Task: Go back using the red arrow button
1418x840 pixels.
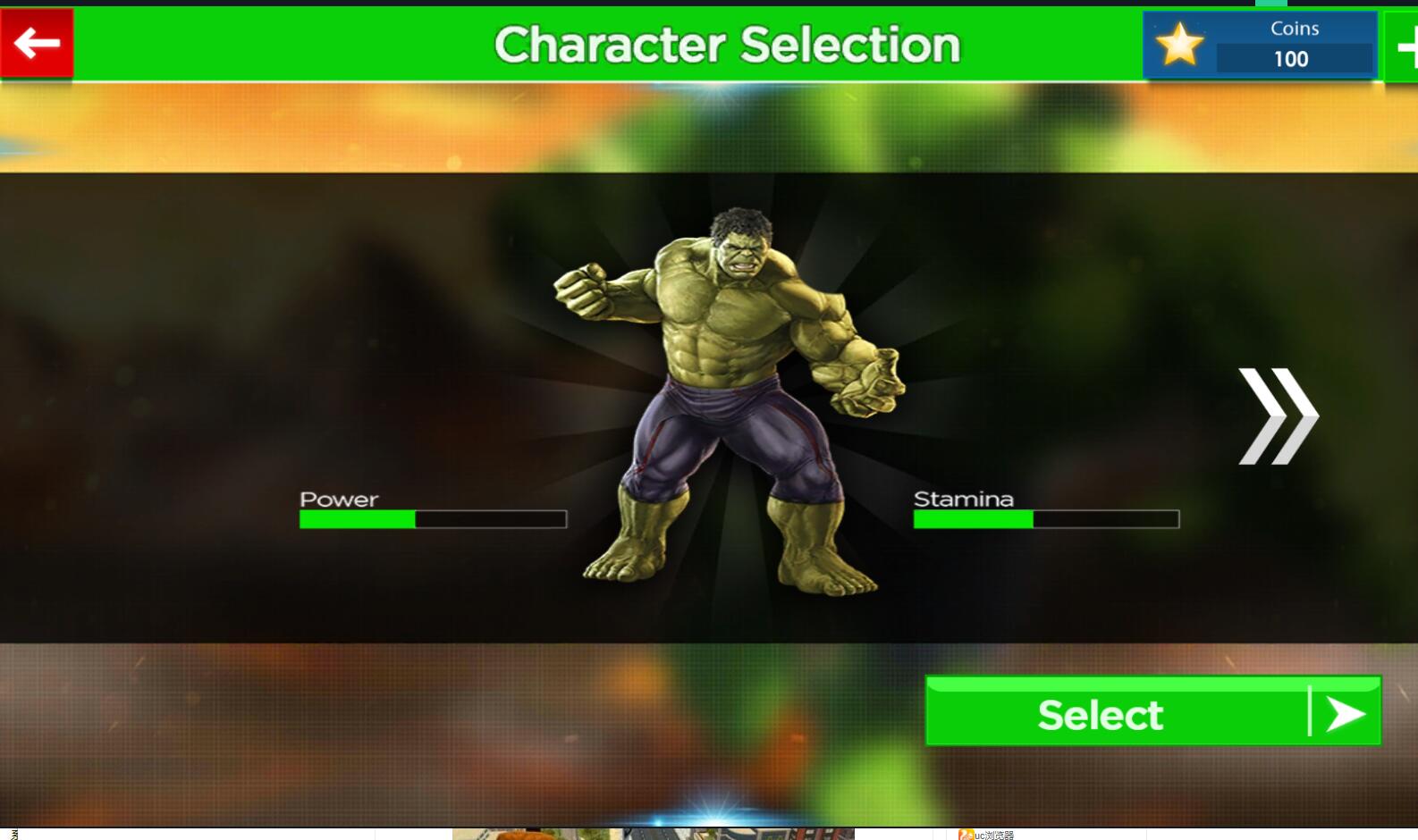Action: [x=37, y=43]
